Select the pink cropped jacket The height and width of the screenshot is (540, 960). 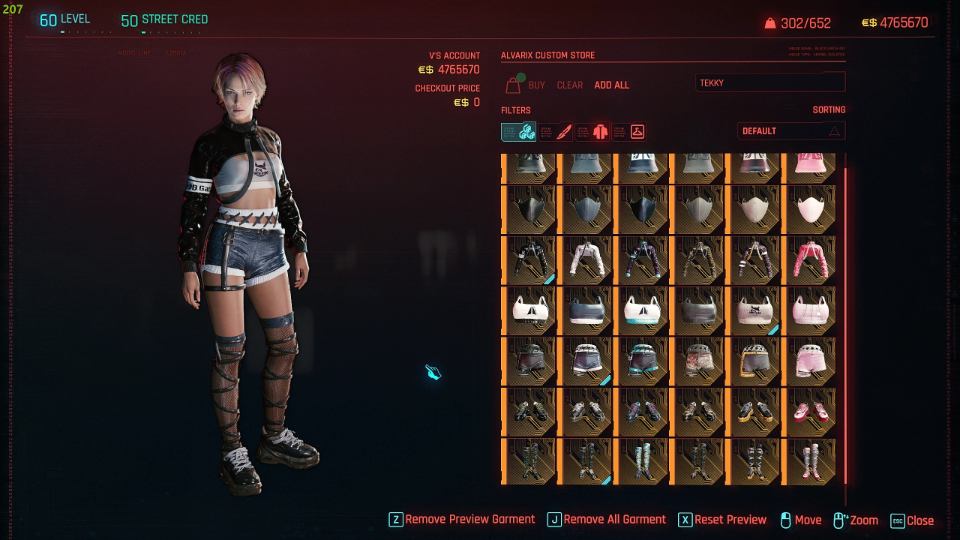tap(810, 259)
